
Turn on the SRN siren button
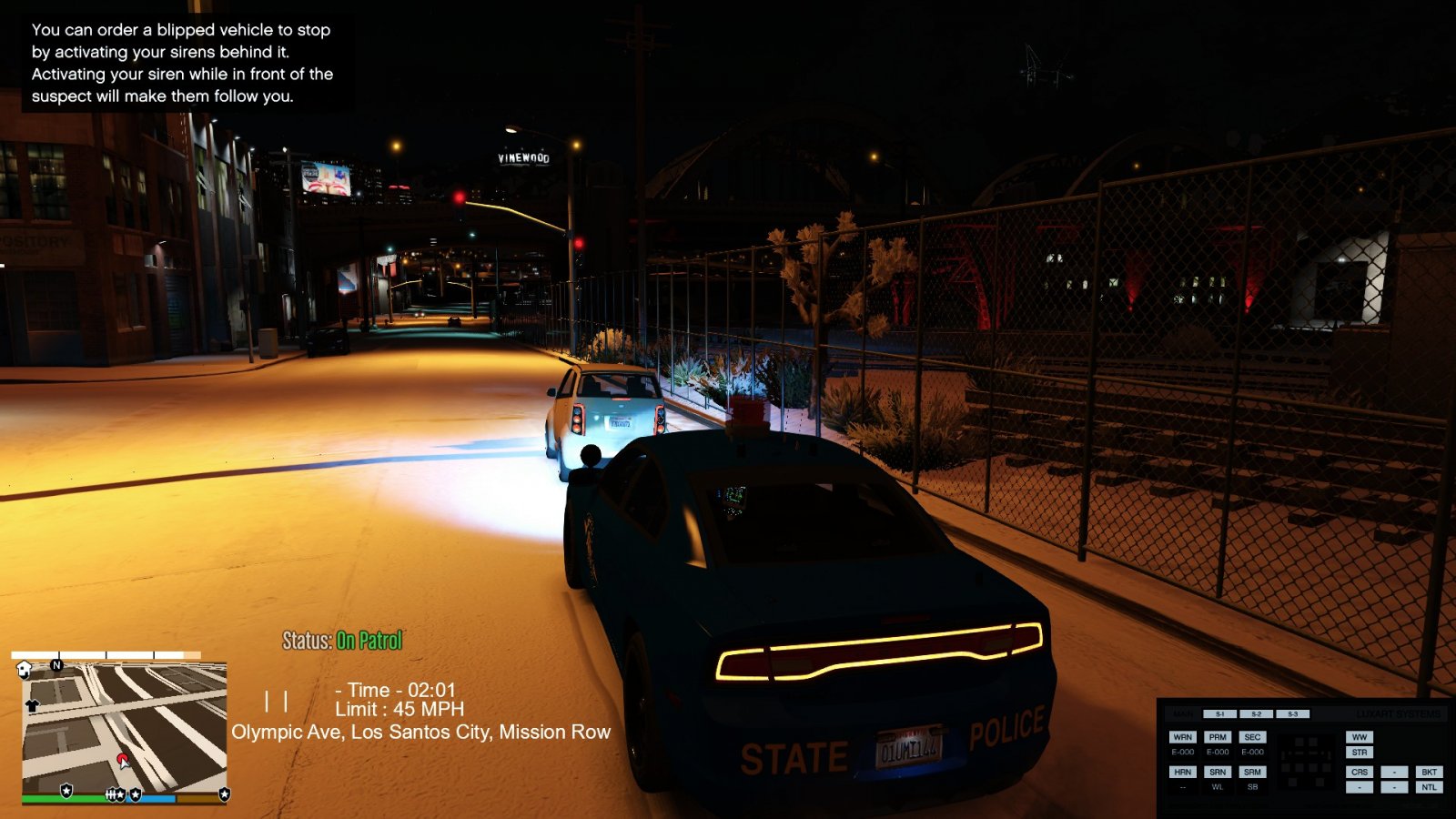click(x=1218, y=772)
